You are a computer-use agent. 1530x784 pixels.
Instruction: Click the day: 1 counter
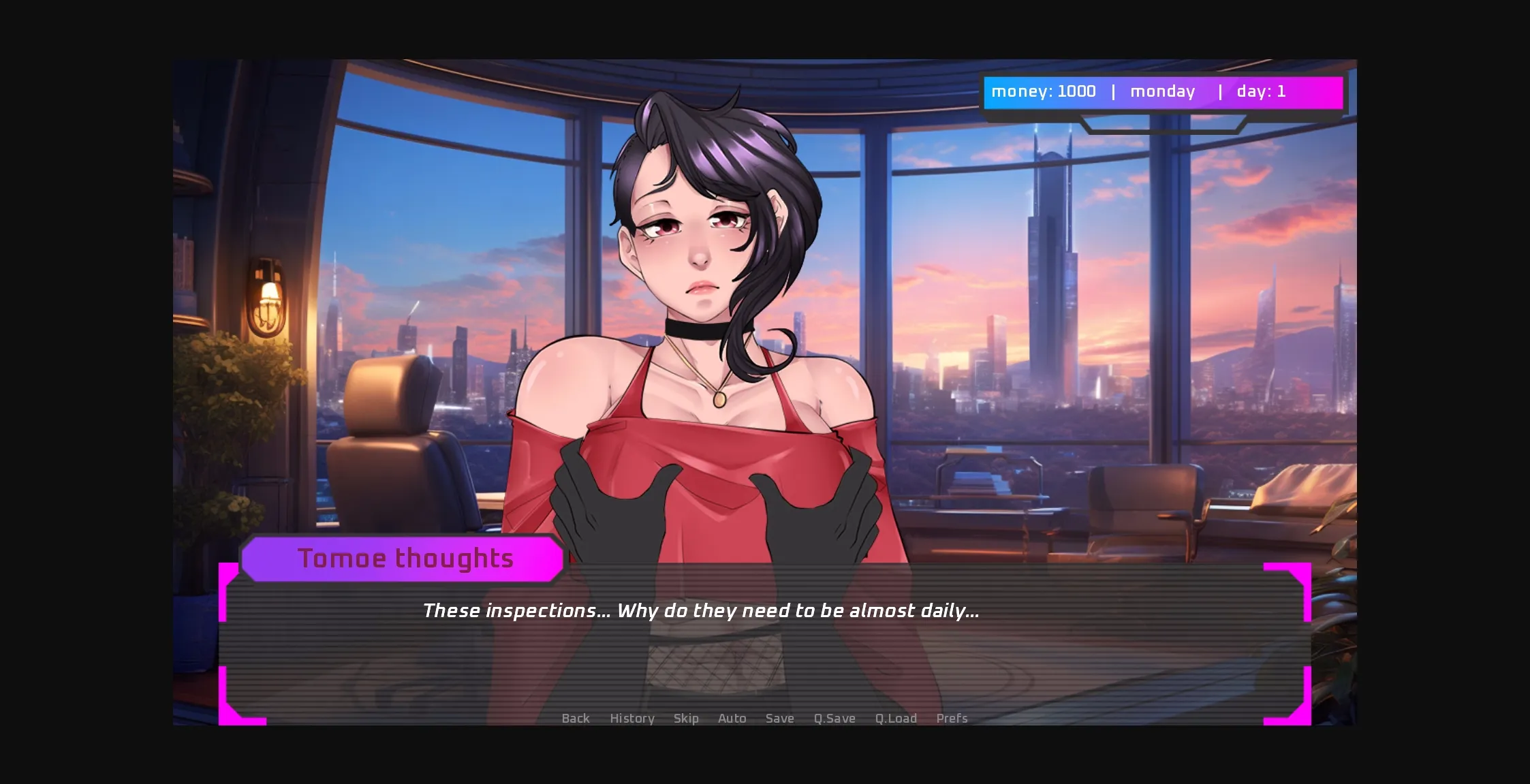[1262, 91]
